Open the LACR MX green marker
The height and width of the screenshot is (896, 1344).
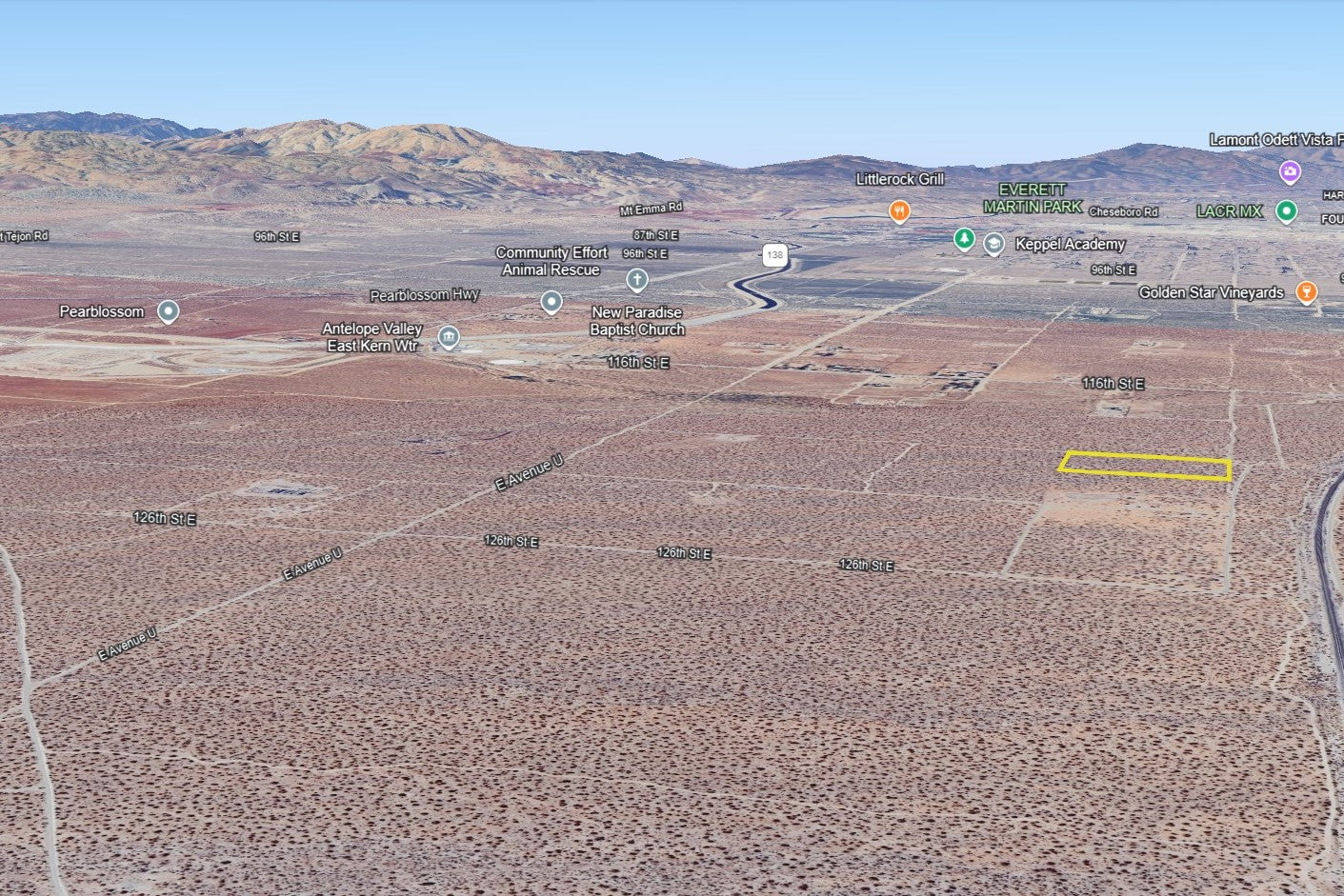click(x=1286, y=211)
